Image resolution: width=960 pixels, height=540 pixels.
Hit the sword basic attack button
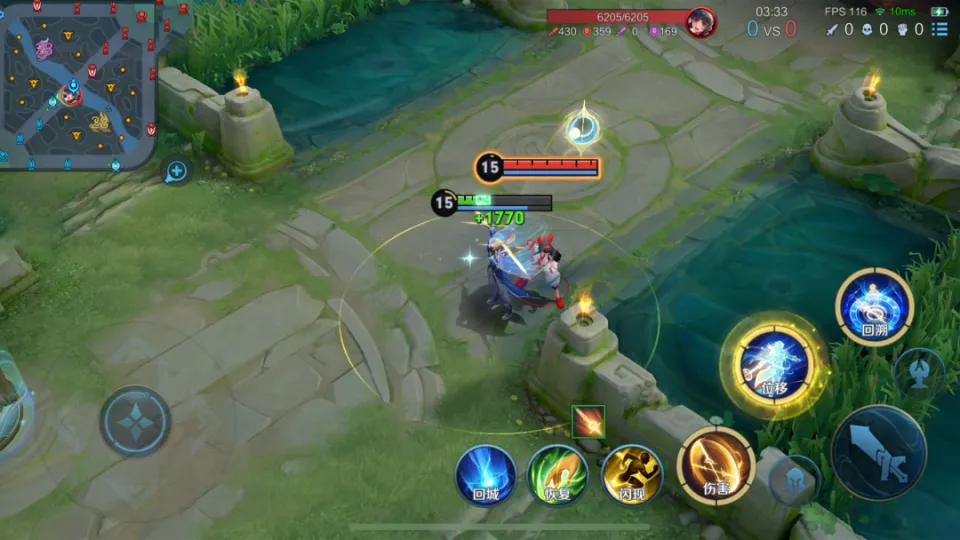[x=878, y=452]
